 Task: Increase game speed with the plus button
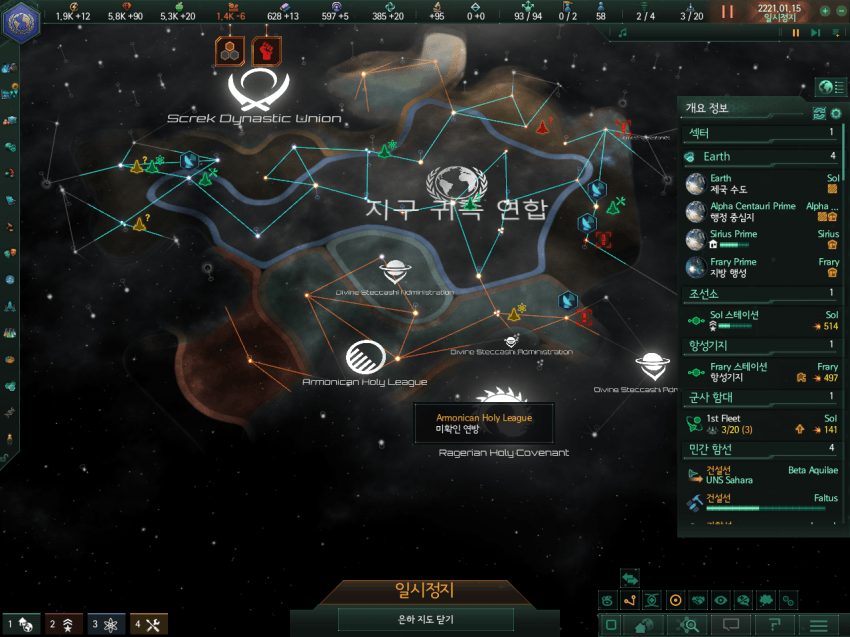coord(824,11)
